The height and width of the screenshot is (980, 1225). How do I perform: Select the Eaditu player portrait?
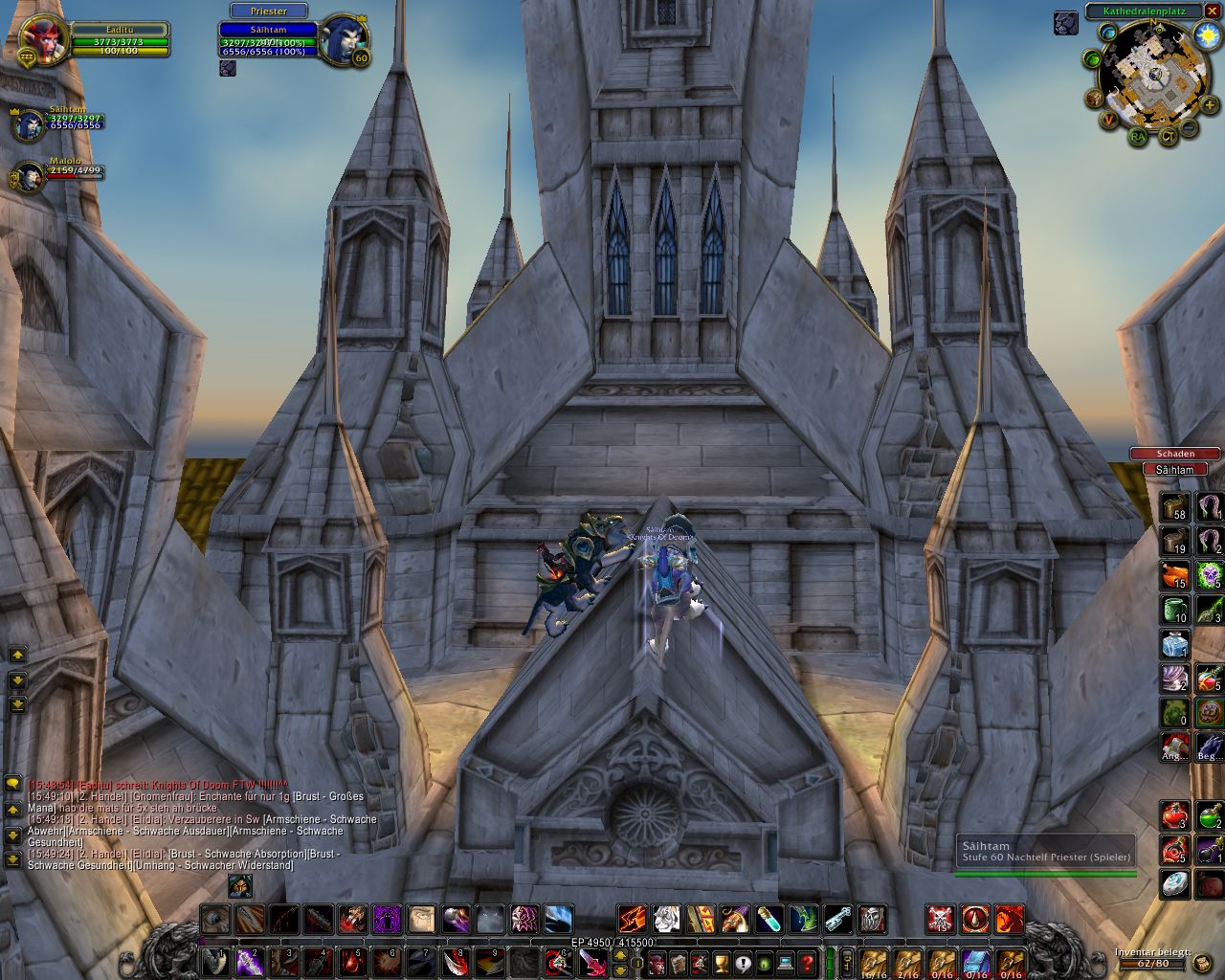[43, 38]
